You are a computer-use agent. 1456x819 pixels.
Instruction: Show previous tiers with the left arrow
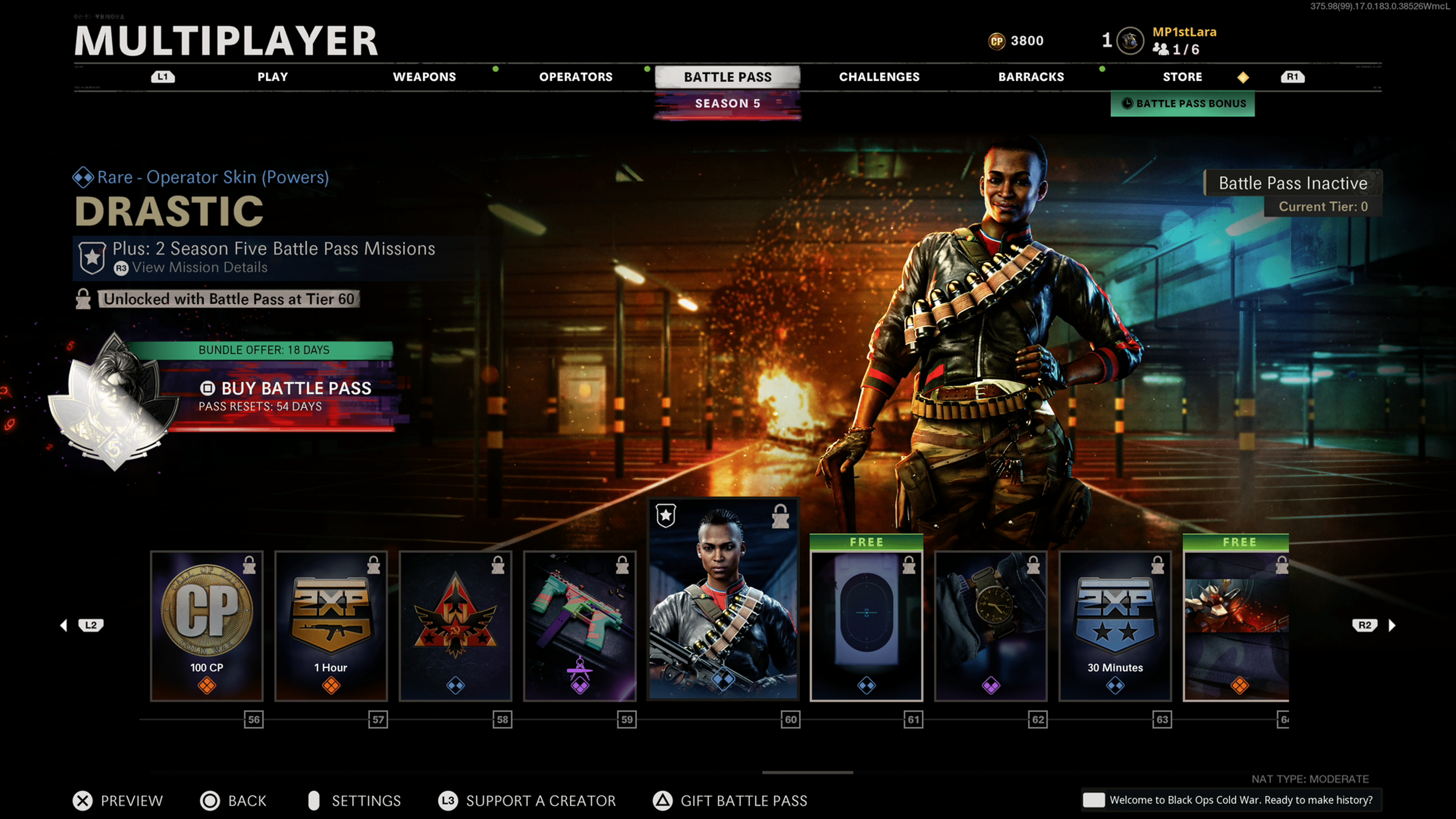click(64, 625)
